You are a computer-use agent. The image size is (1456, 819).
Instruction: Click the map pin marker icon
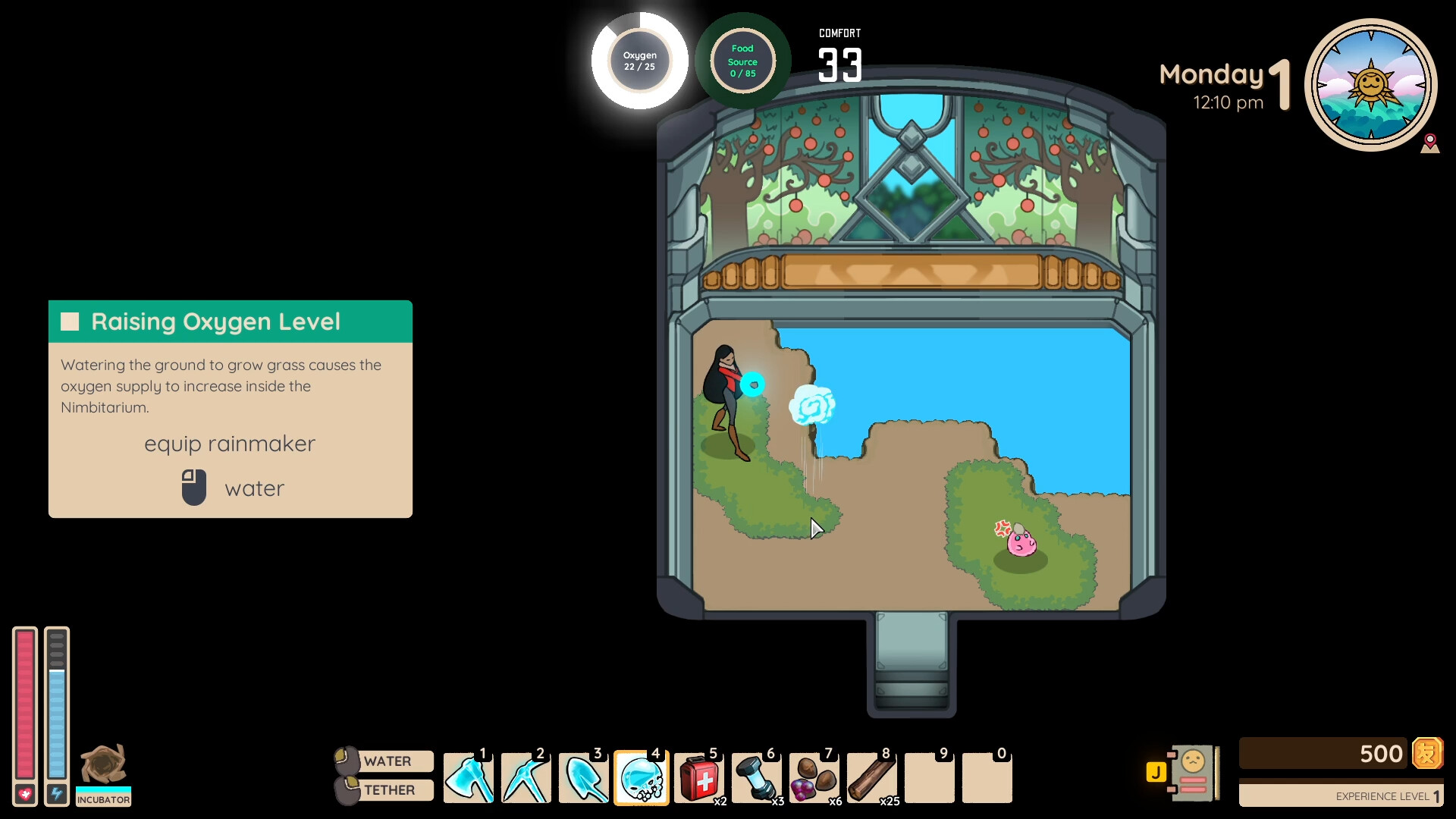tap(1430, 143)
